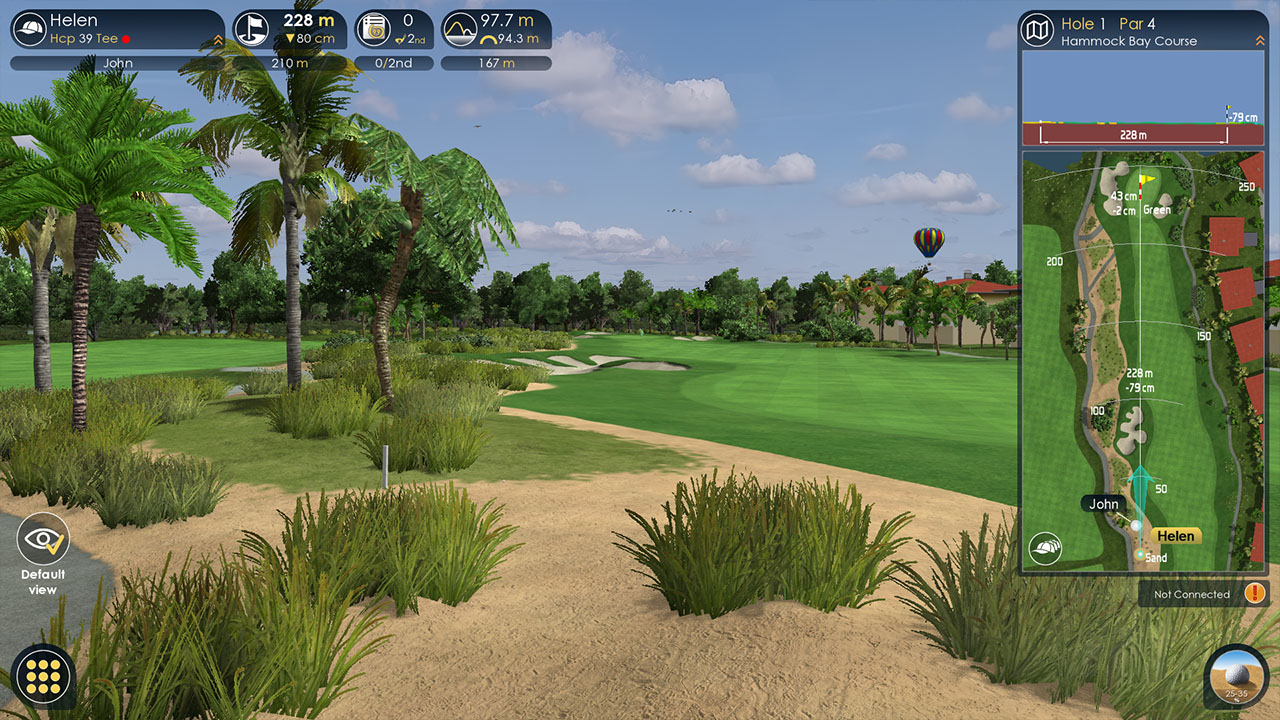Screen dimensions: 1280x720
Task: Collapse the Hole 1 panel arrows
Action: coord(1259,40)
